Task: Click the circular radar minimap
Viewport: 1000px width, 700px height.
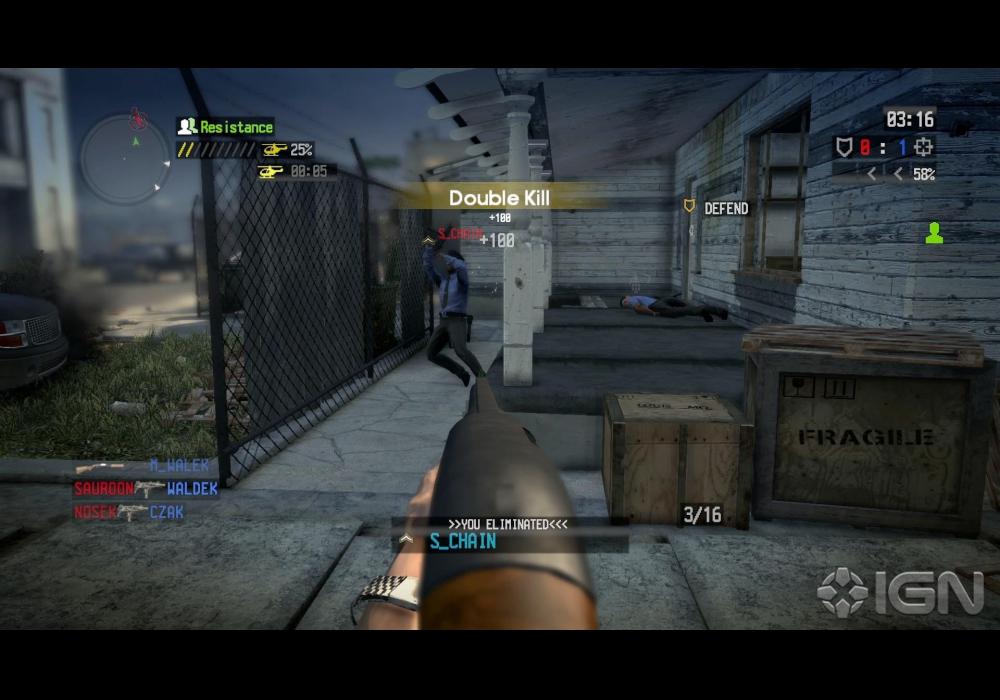Action: click(x=125, y=158)
